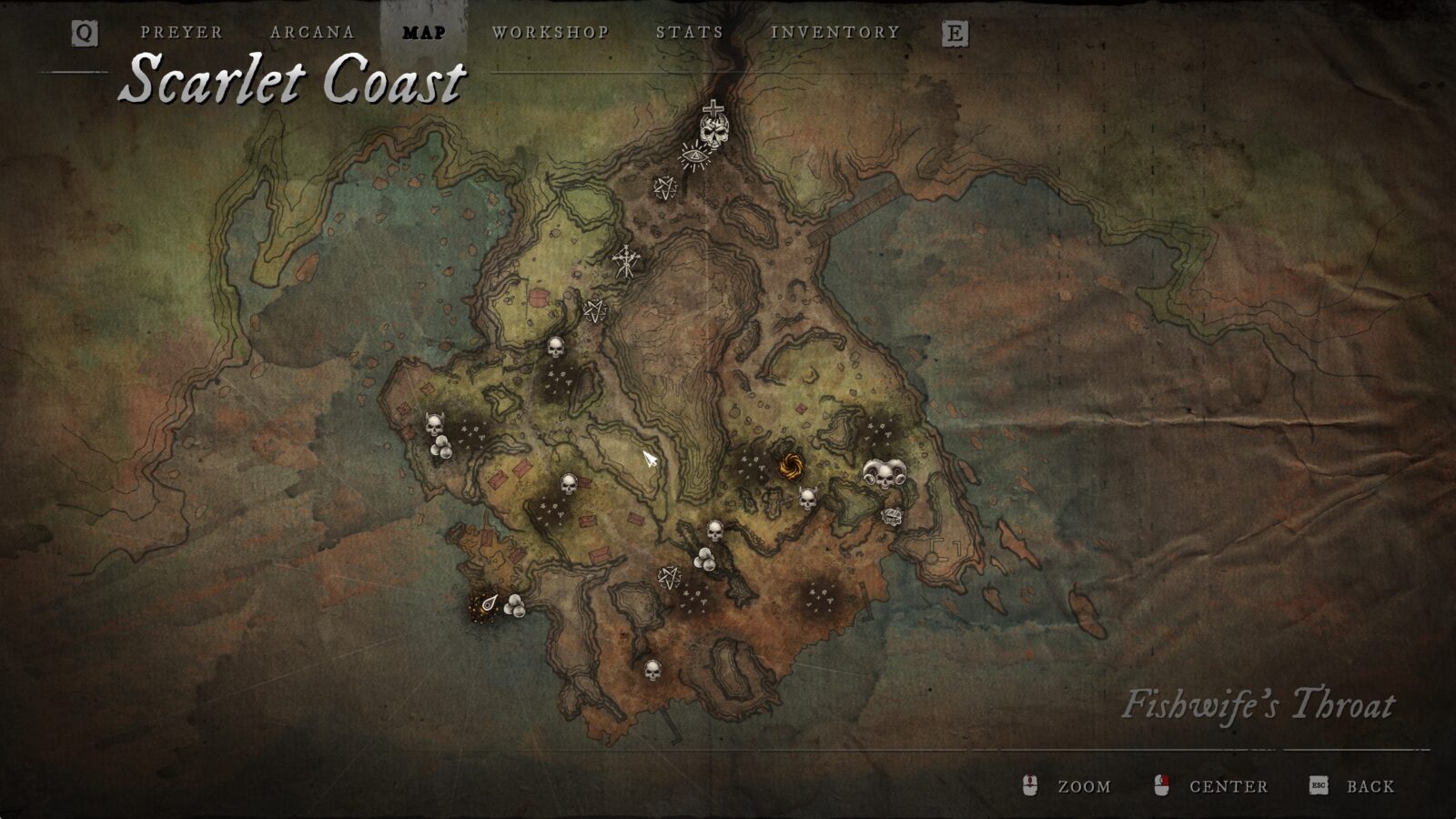Switch to the INVENTORY tab
Screen dimensions: 1456x819
click(x=834, y=33)
